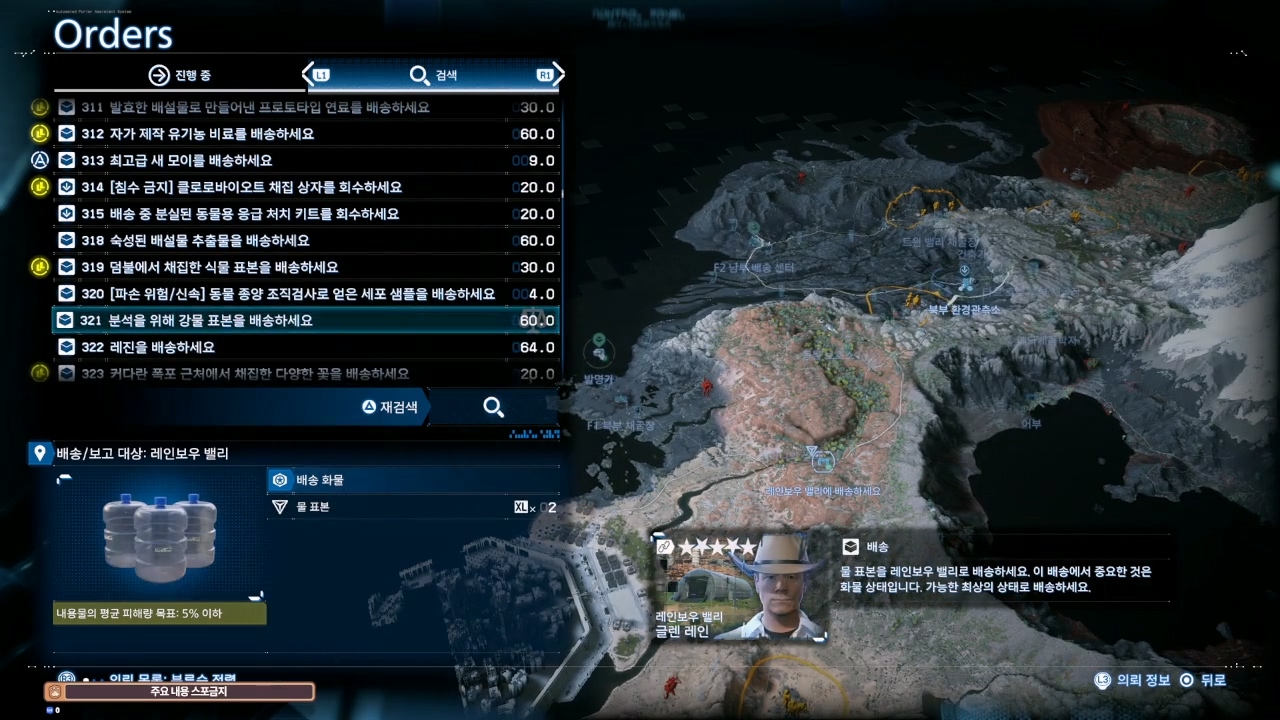Viewport: 1280px width, 720px height.
Task: Click the 북부 환경관측소 map marker
Action: pos(965,284)
